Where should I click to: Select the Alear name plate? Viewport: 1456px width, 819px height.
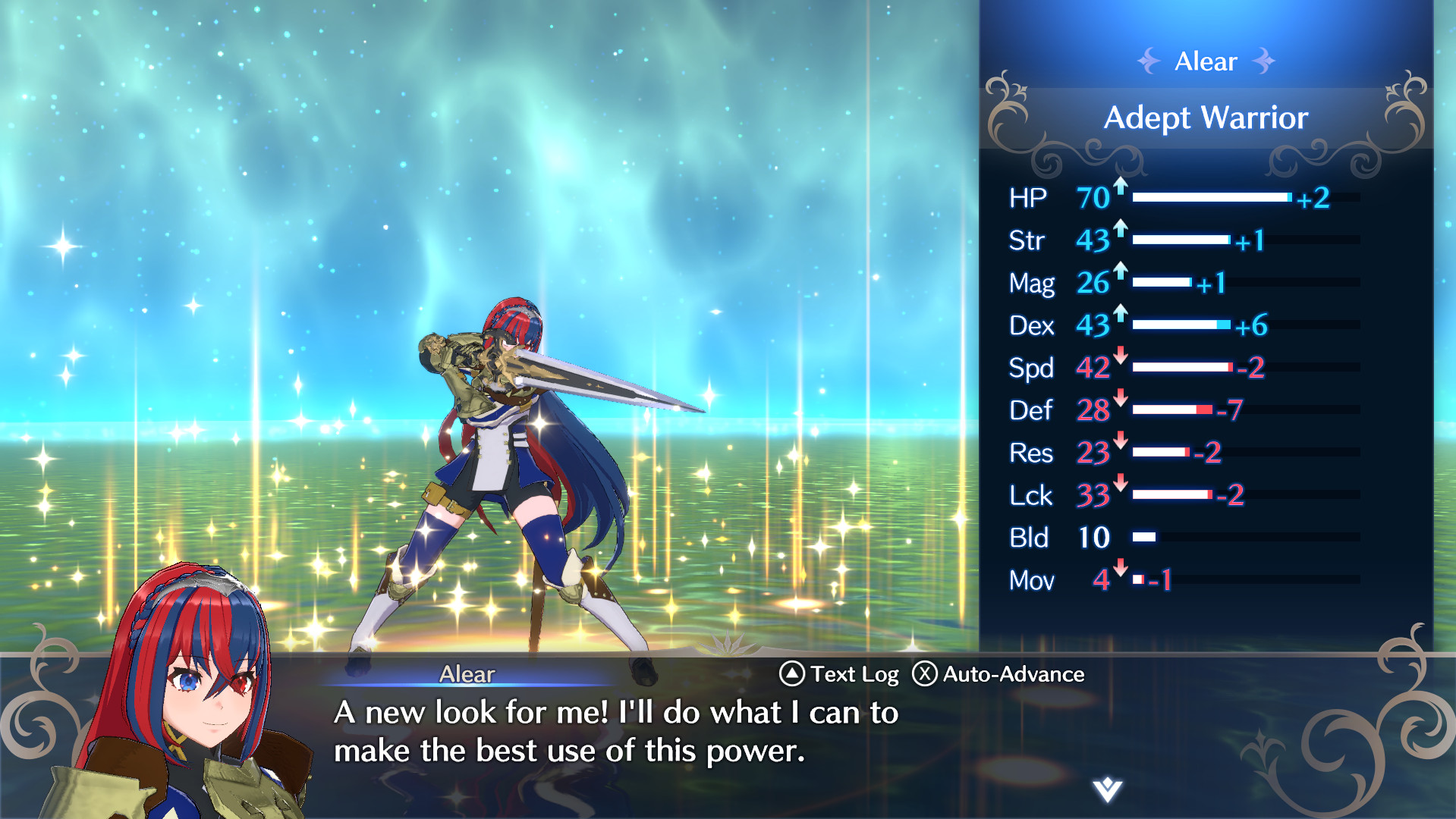[x=466, y=673]
